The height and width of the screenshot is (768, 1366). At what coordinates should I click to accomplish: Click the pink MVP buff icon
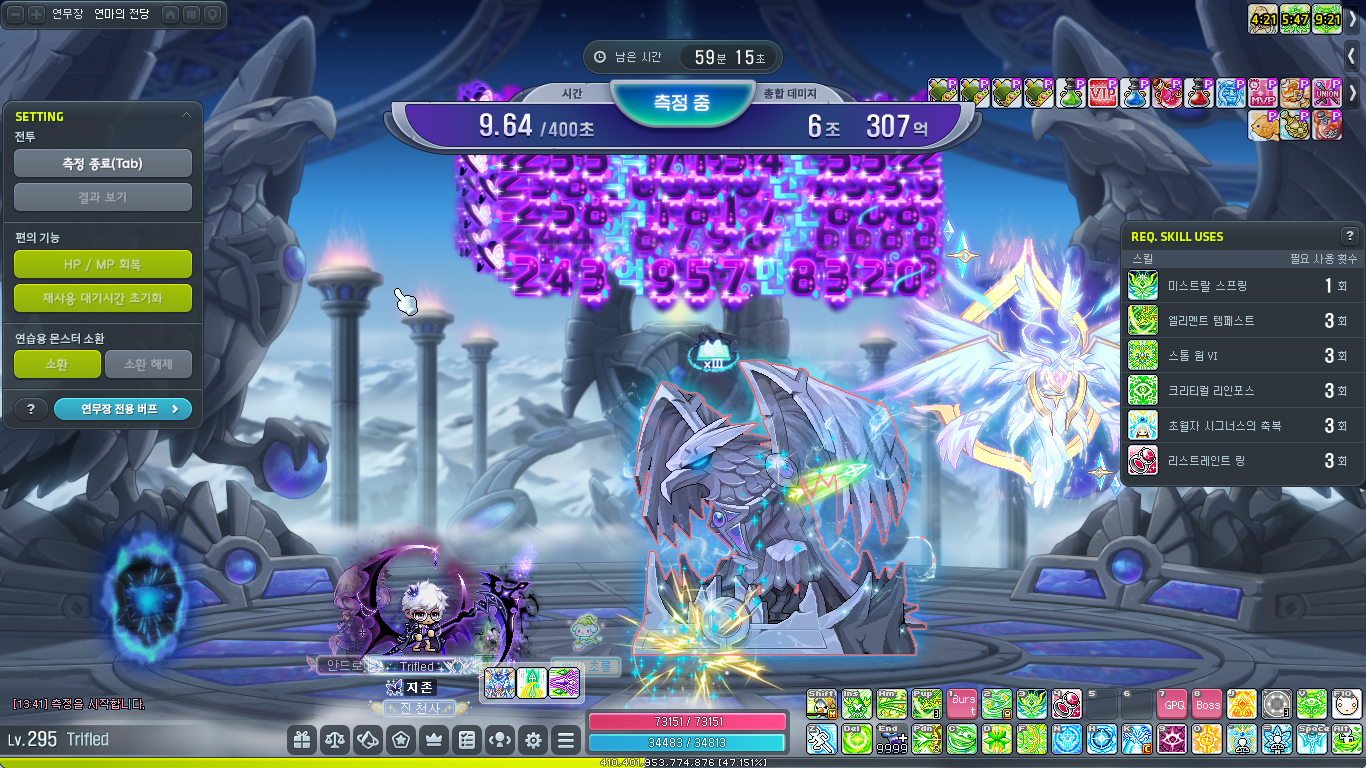tap(1263, 93)
